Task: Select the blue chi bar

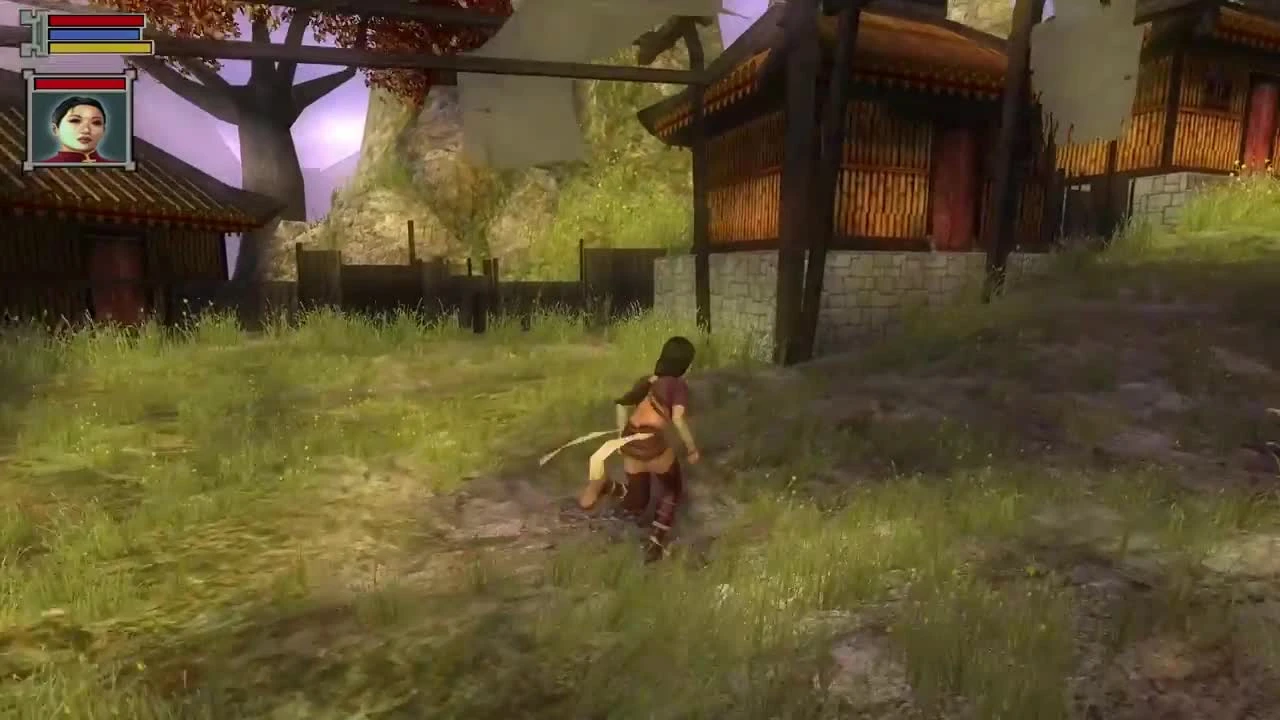Action: [x=94, y=33]
